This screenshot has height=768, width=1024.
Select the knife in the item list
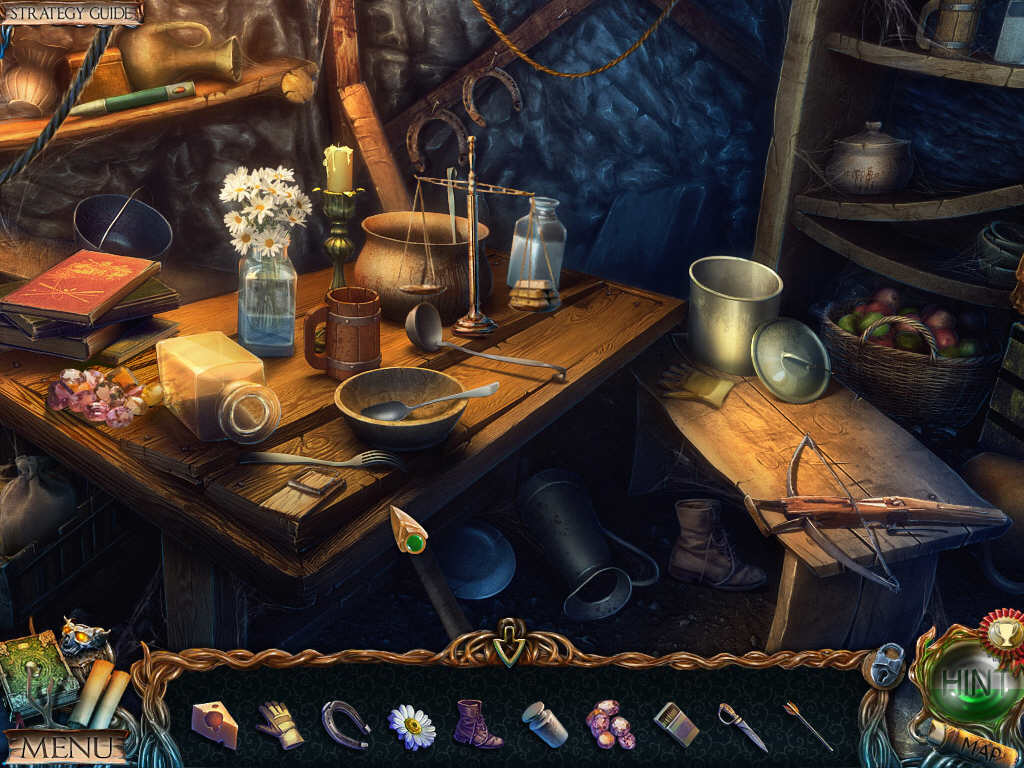(x=741, y=726)
